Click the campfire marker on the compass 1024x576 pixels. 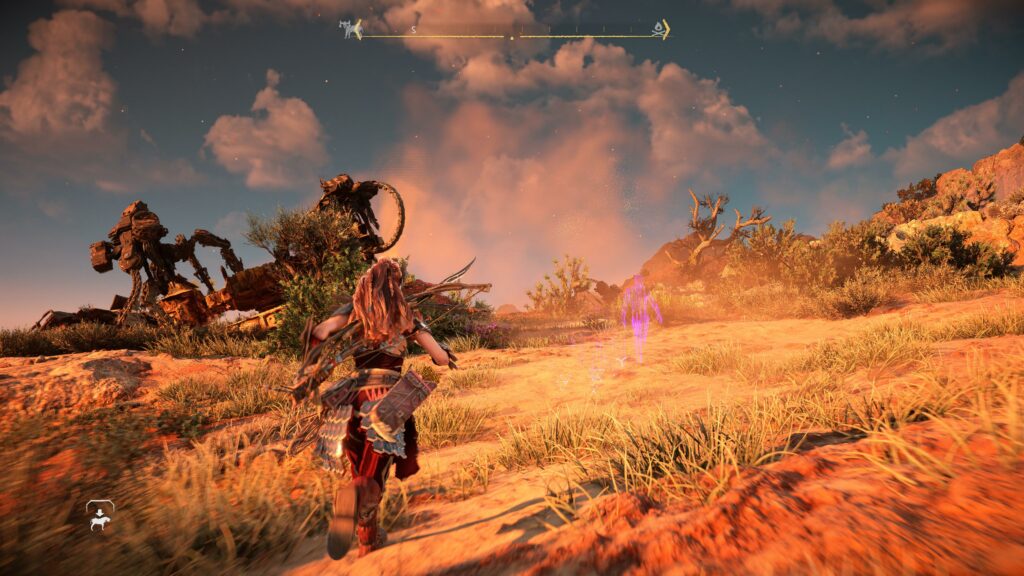coord(658,30)
